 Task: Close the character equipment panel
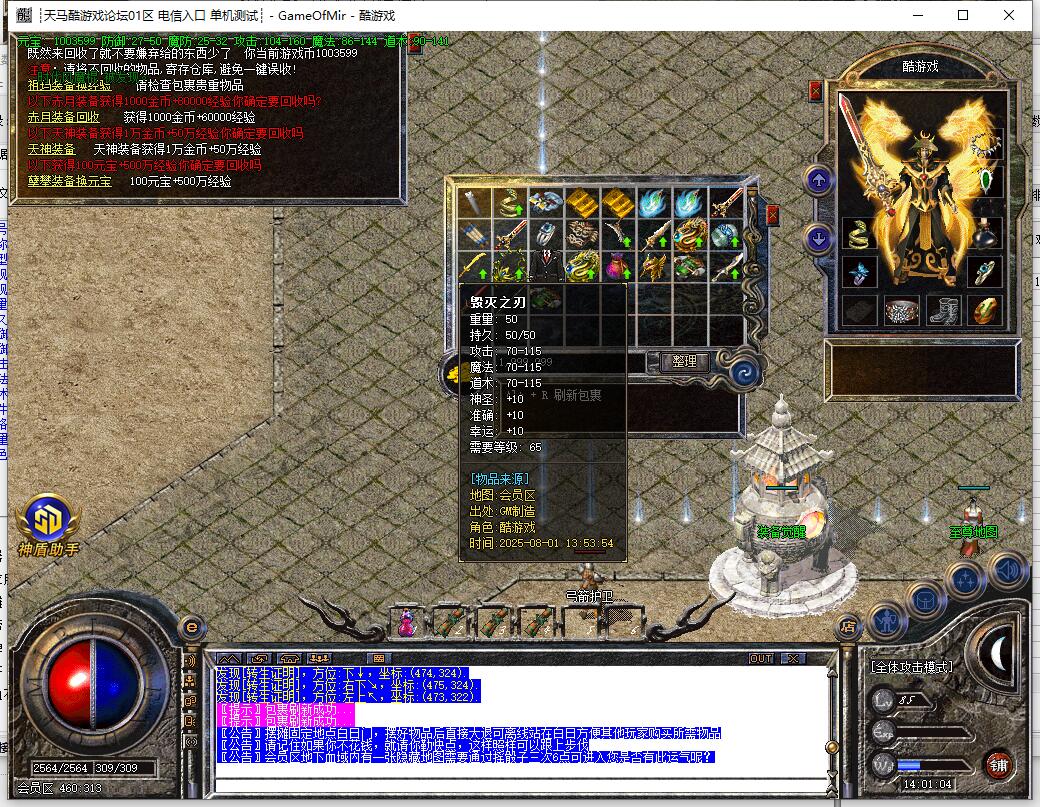(816, 91)
